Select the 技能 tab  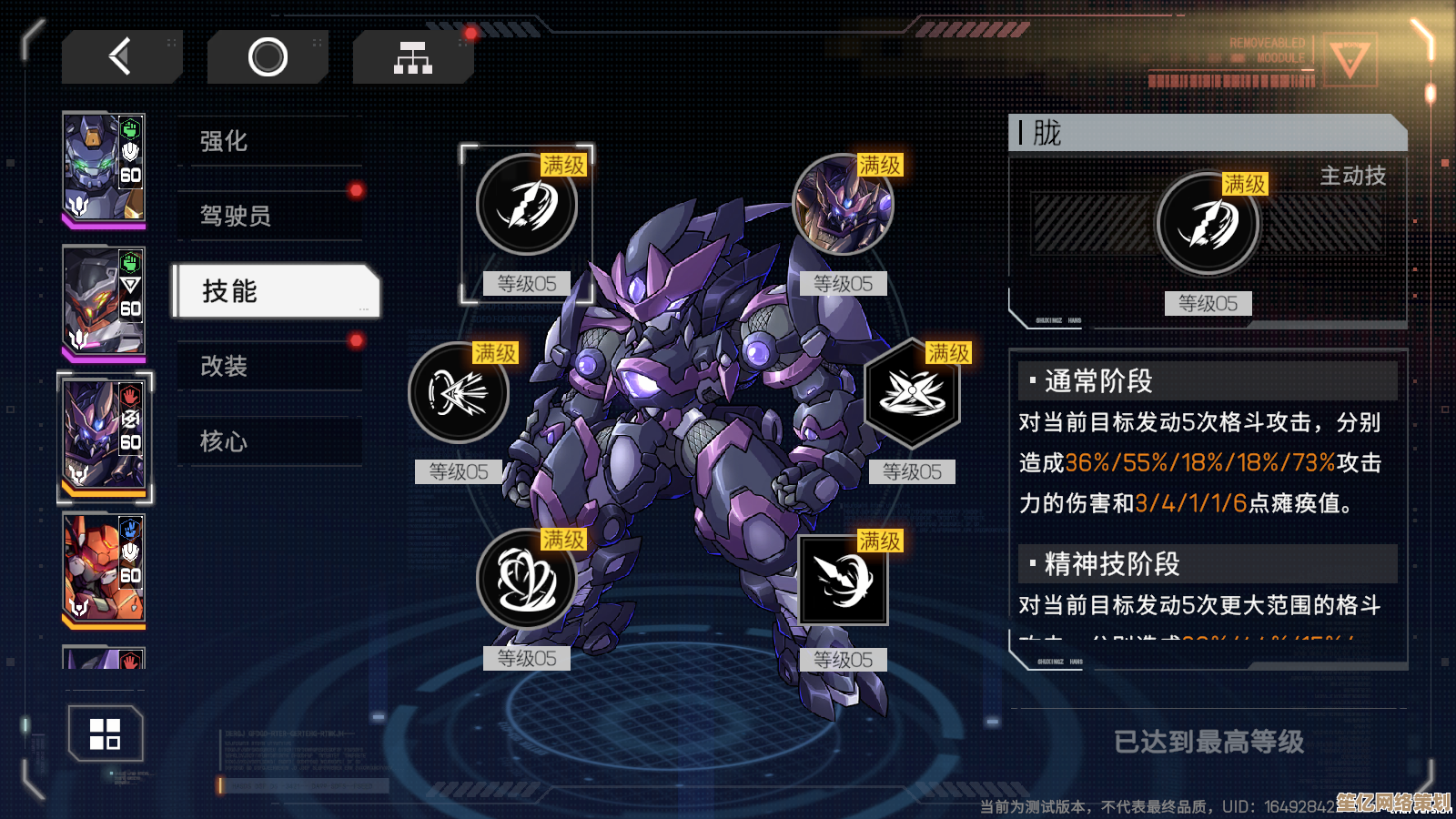pyautogui.click(x=276, y=291)
